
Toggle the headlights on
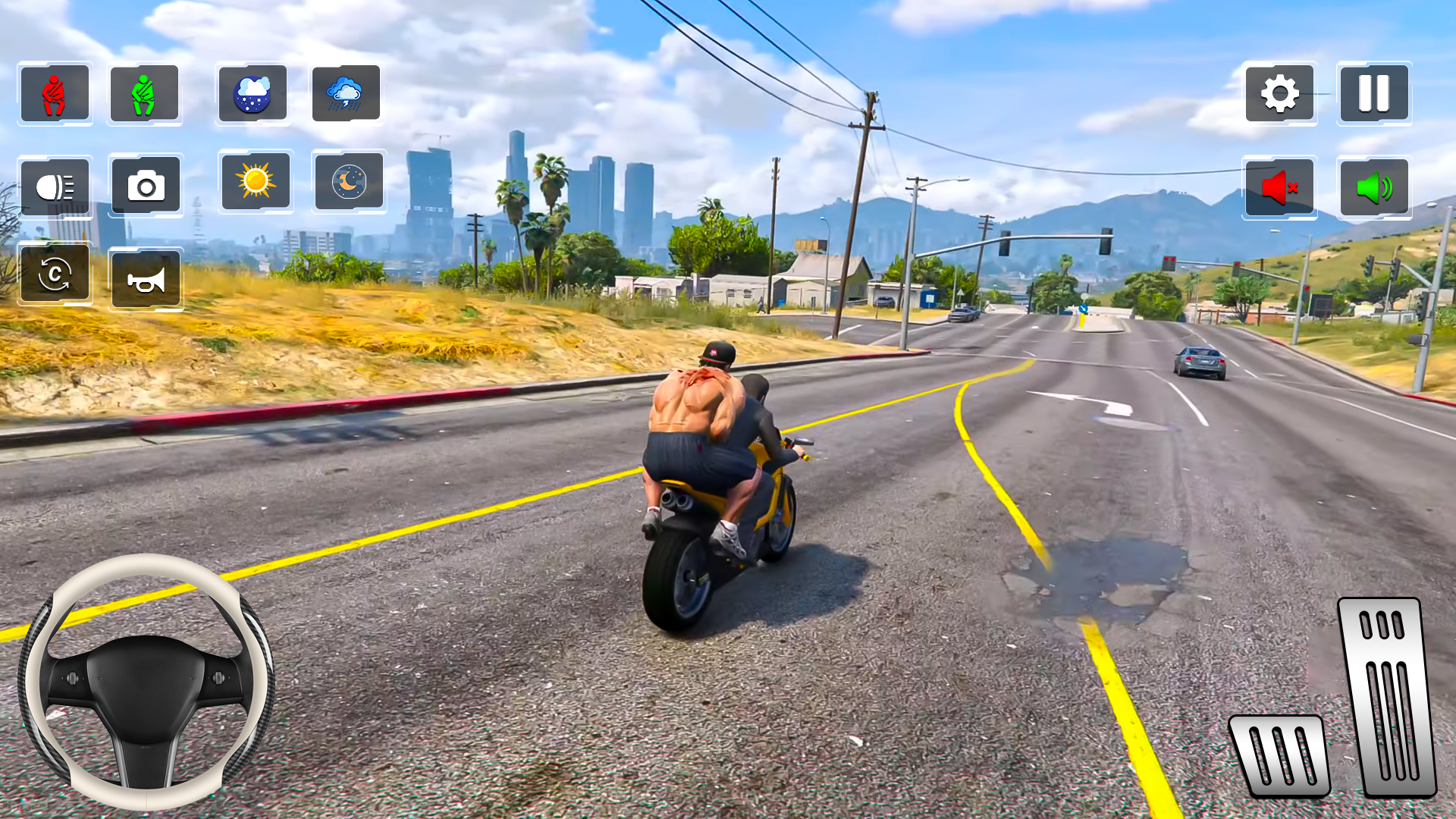pyautogui.click(x=55, y=187)
